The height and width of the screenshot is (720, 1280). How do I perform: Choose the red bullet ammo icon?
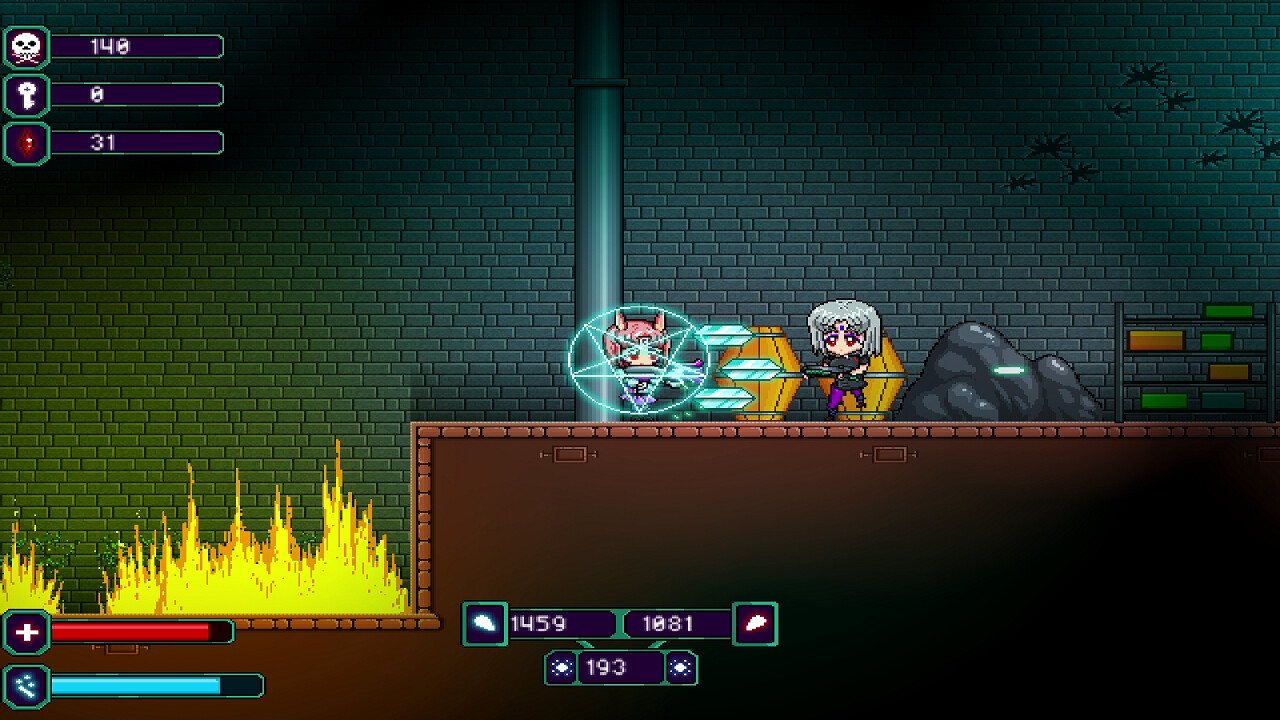[755, 624]
